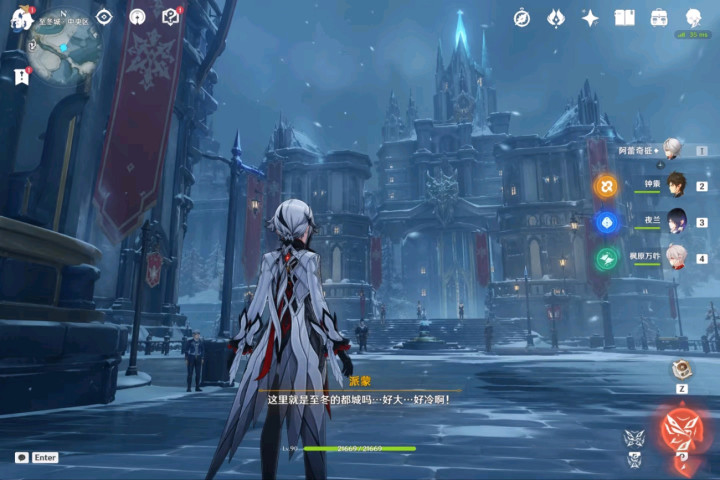Open the backpack inventory

(x=659, y=18)
